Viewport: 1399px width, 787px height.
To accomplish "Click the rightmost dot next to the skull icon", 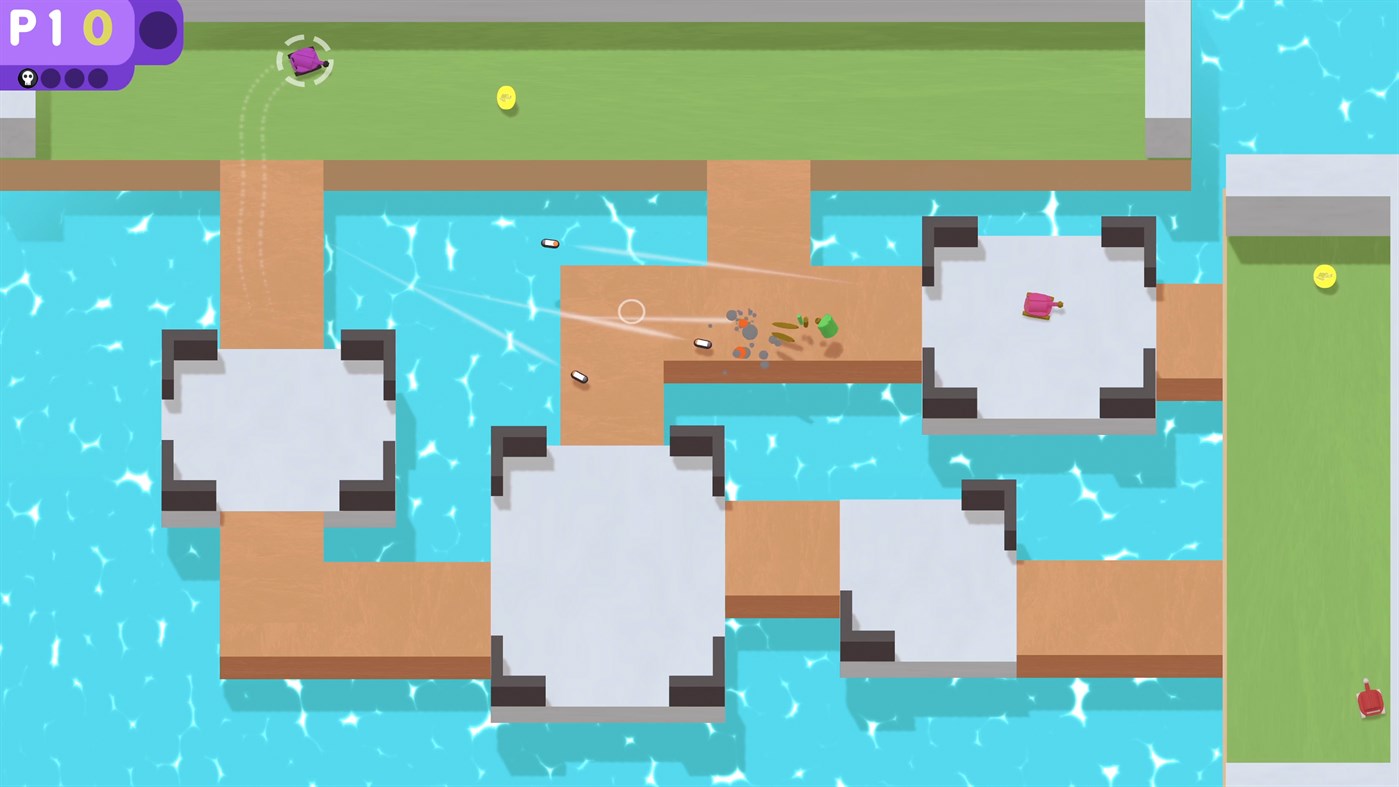I will coord(96,77).
